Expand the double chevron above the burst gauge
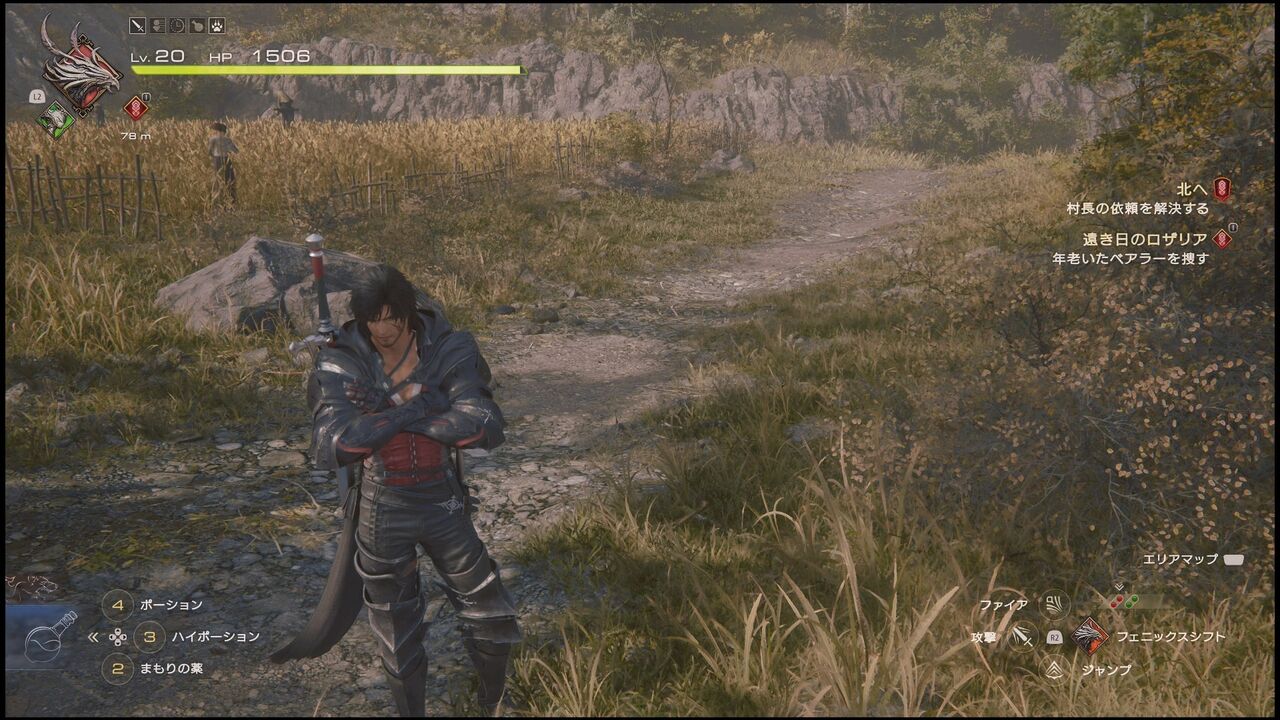The width and height of the screenshot is (1280, 720). pos(1119,588)
